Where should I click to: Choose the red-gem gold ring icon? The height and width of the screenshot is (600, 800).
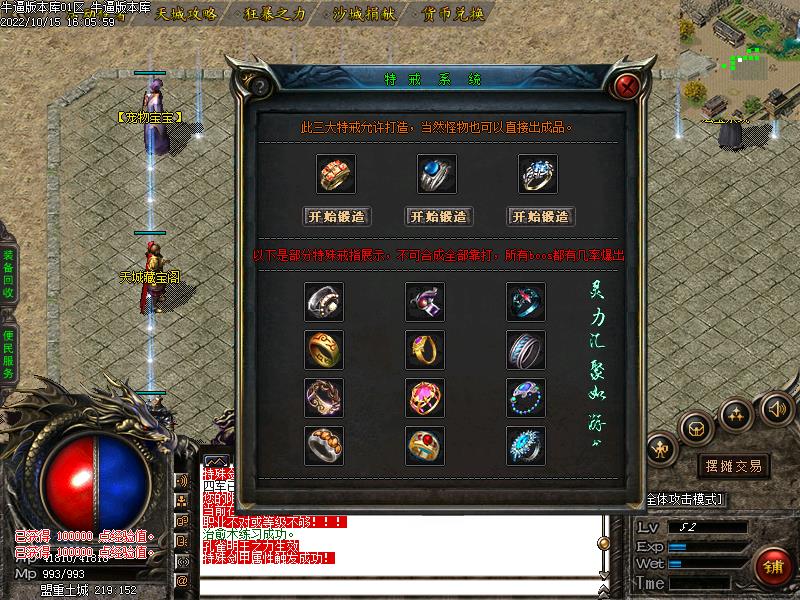click(425, 445)
